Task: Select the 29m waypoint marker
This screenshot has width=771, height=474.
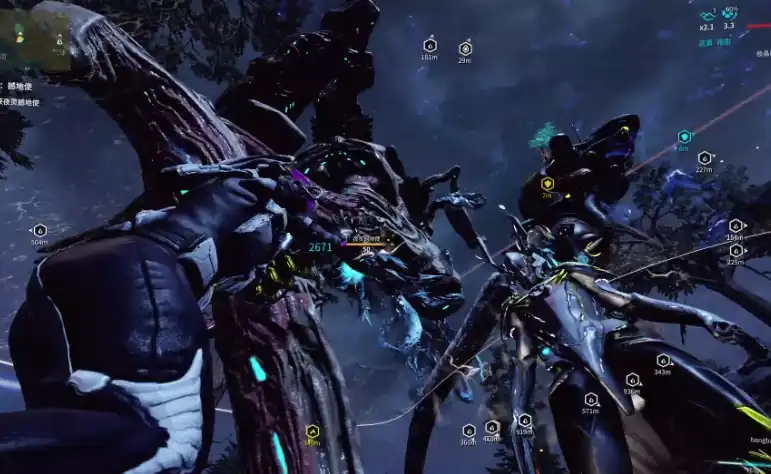Action: tap(465, 48)
